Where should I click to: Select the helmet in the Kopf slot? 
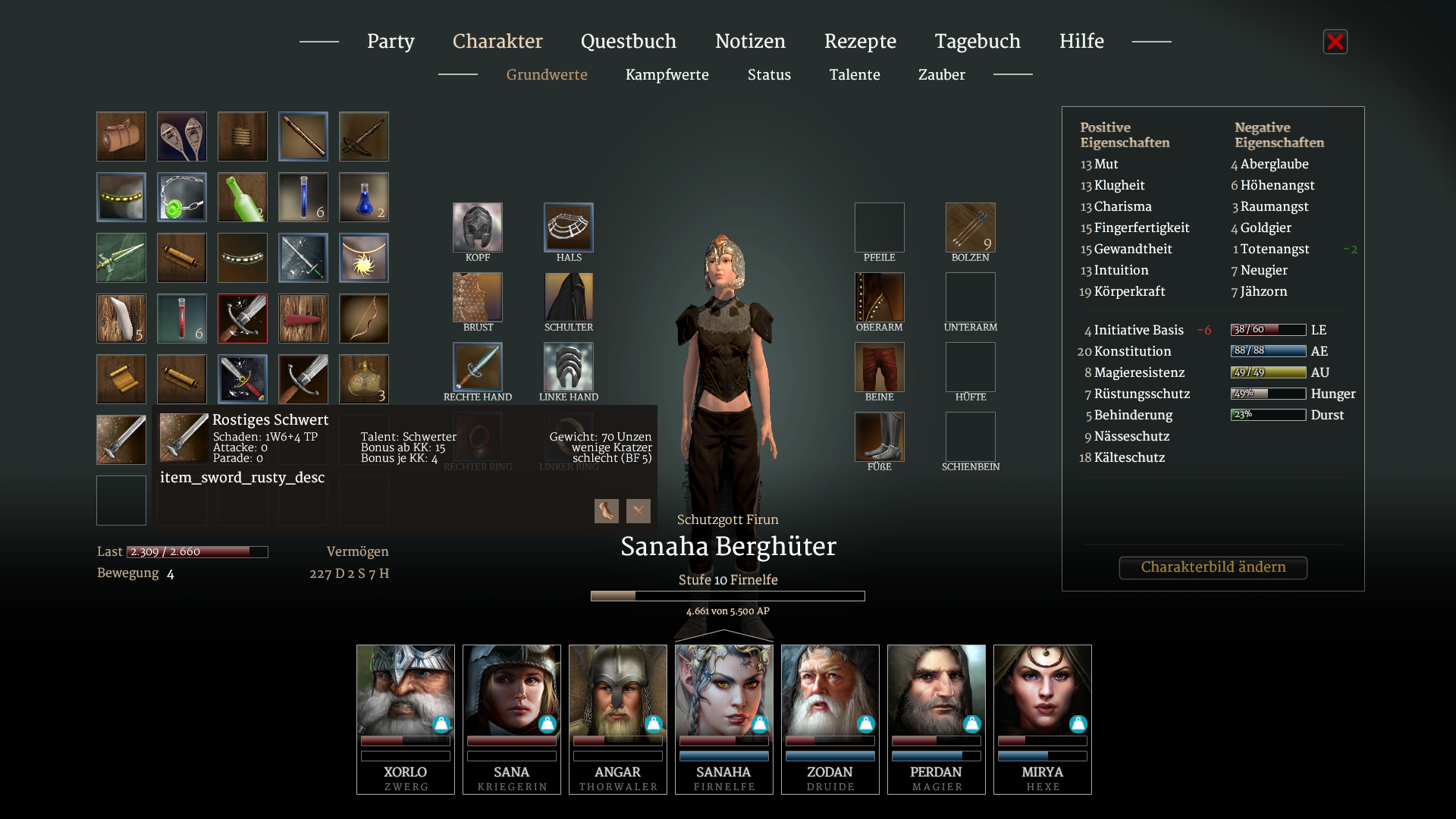click(478, 227)
